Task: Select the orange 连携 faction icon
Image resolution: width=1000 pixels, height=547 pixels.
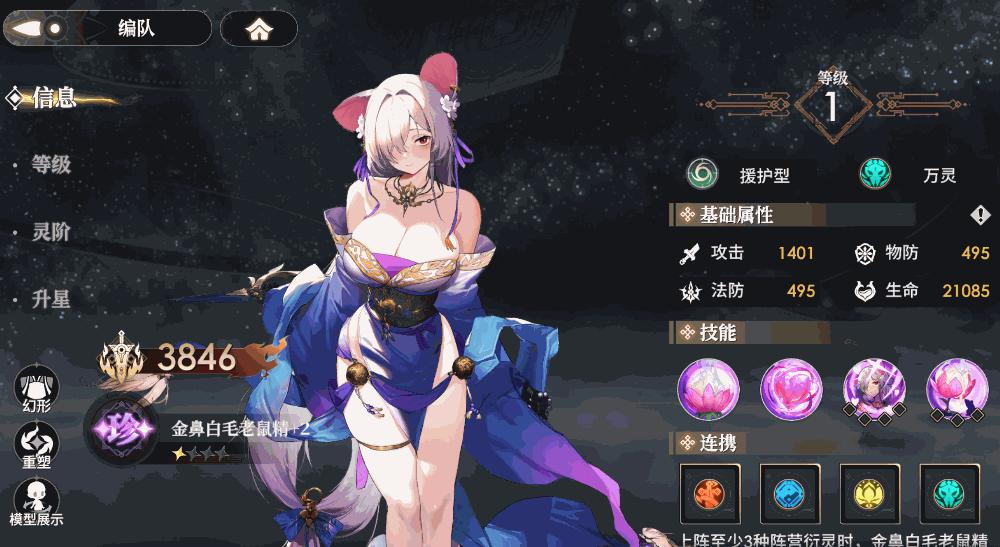Action: tap(709, 493)
